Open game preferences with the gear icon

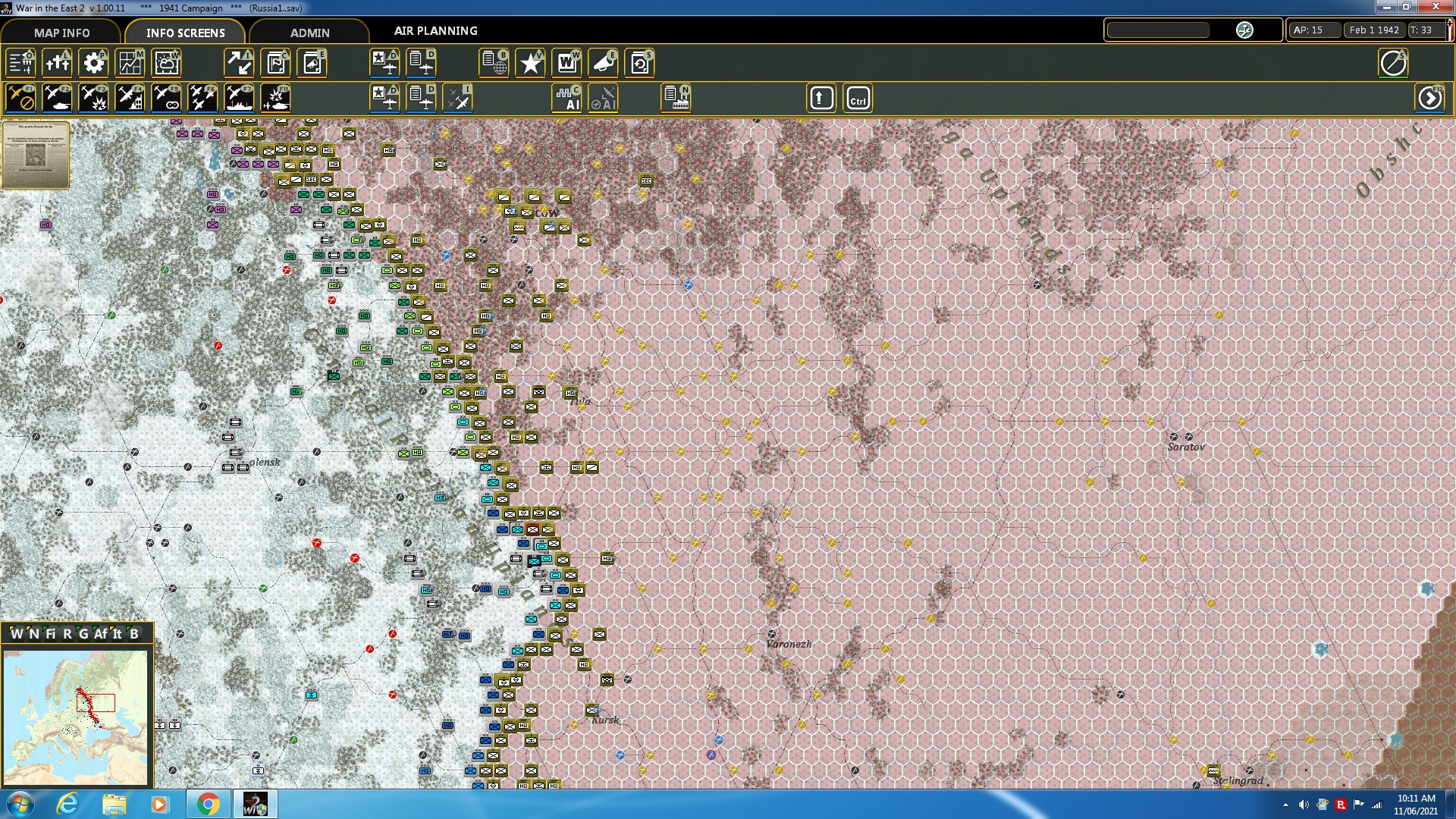pyautogui.click(x=93, y=63)
